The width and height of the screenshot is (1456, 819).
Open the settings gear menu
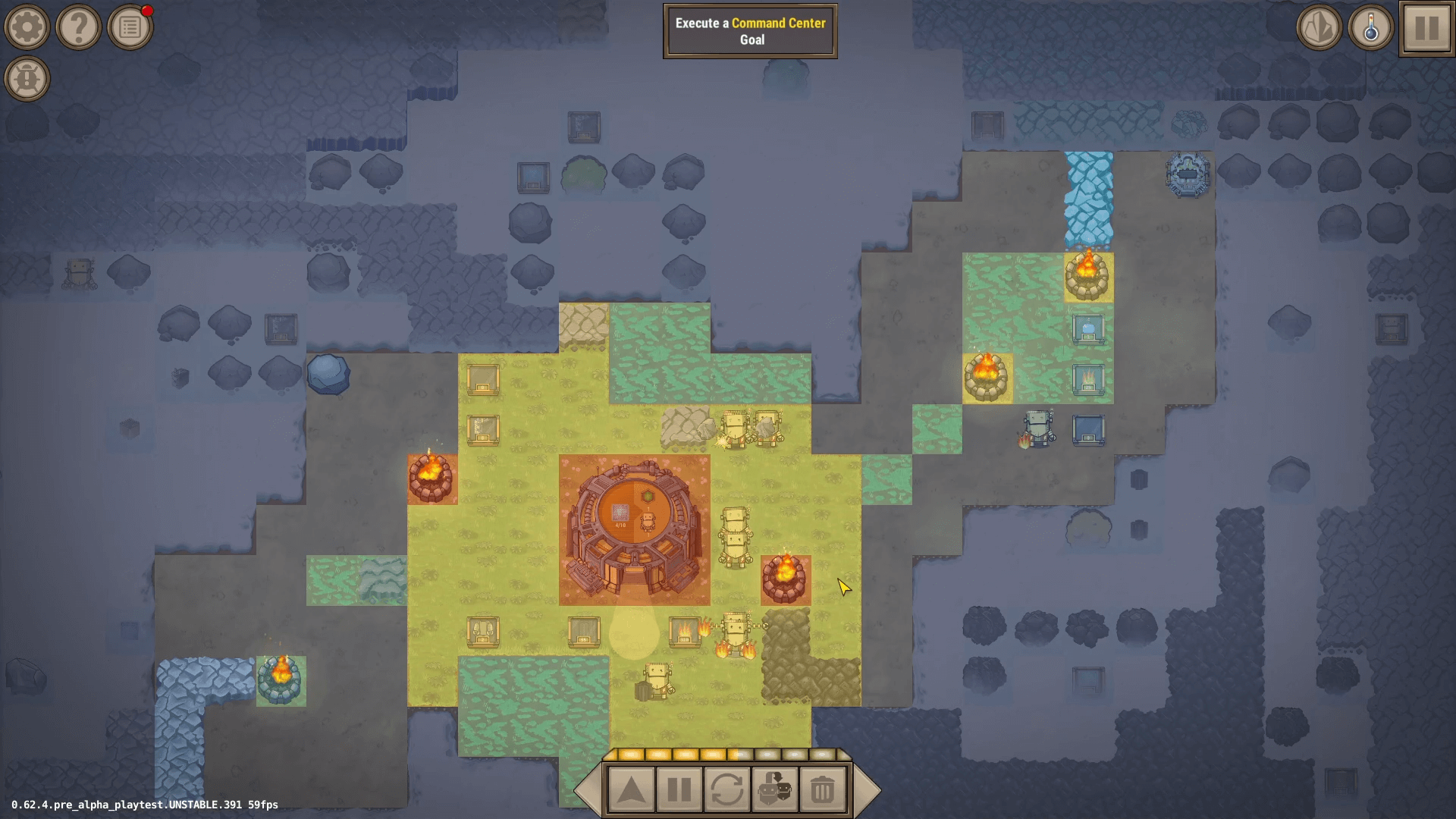[27, 27]
